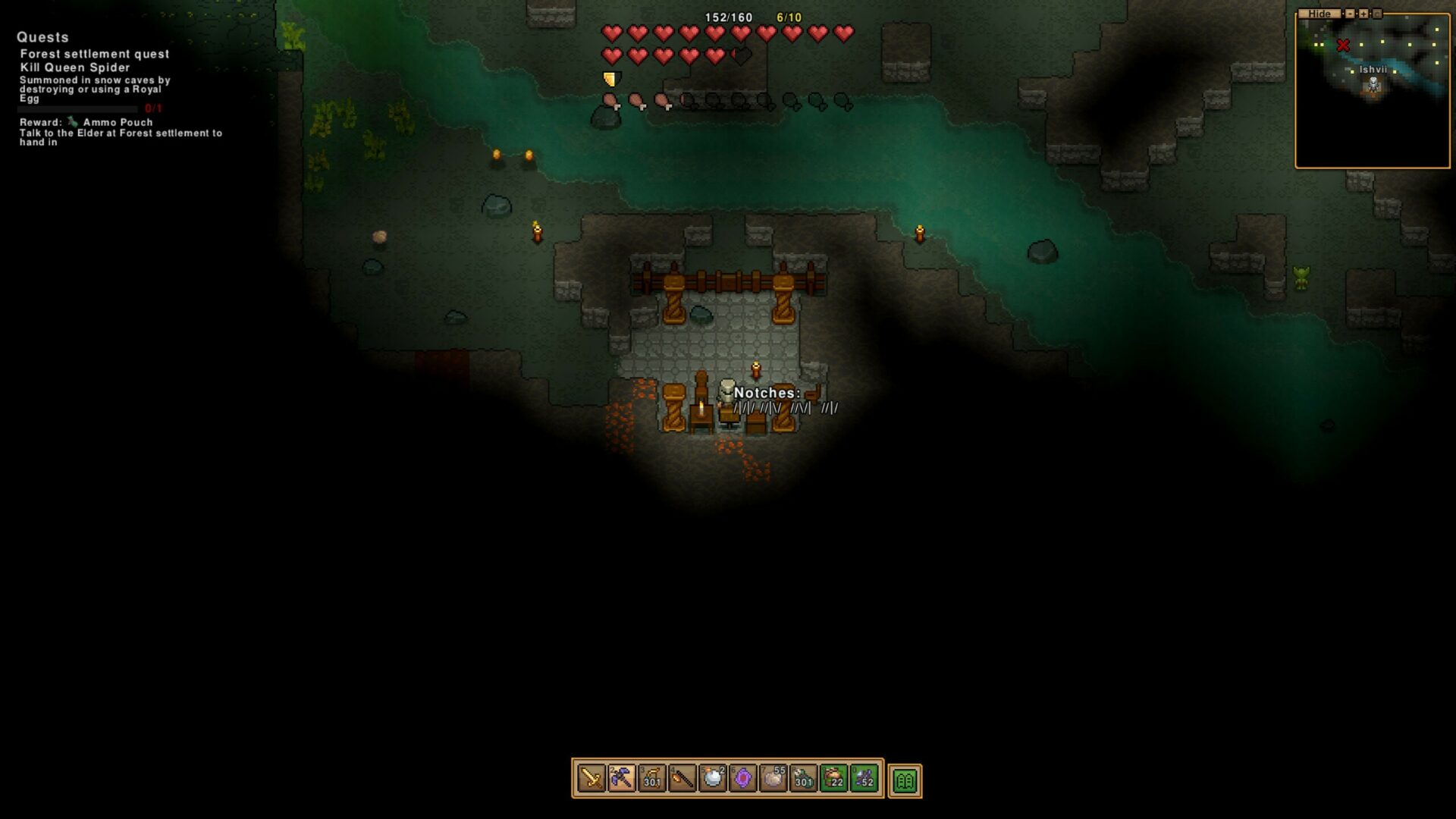
Task: Select the grey stone stack slot
Action: point(773,779)
